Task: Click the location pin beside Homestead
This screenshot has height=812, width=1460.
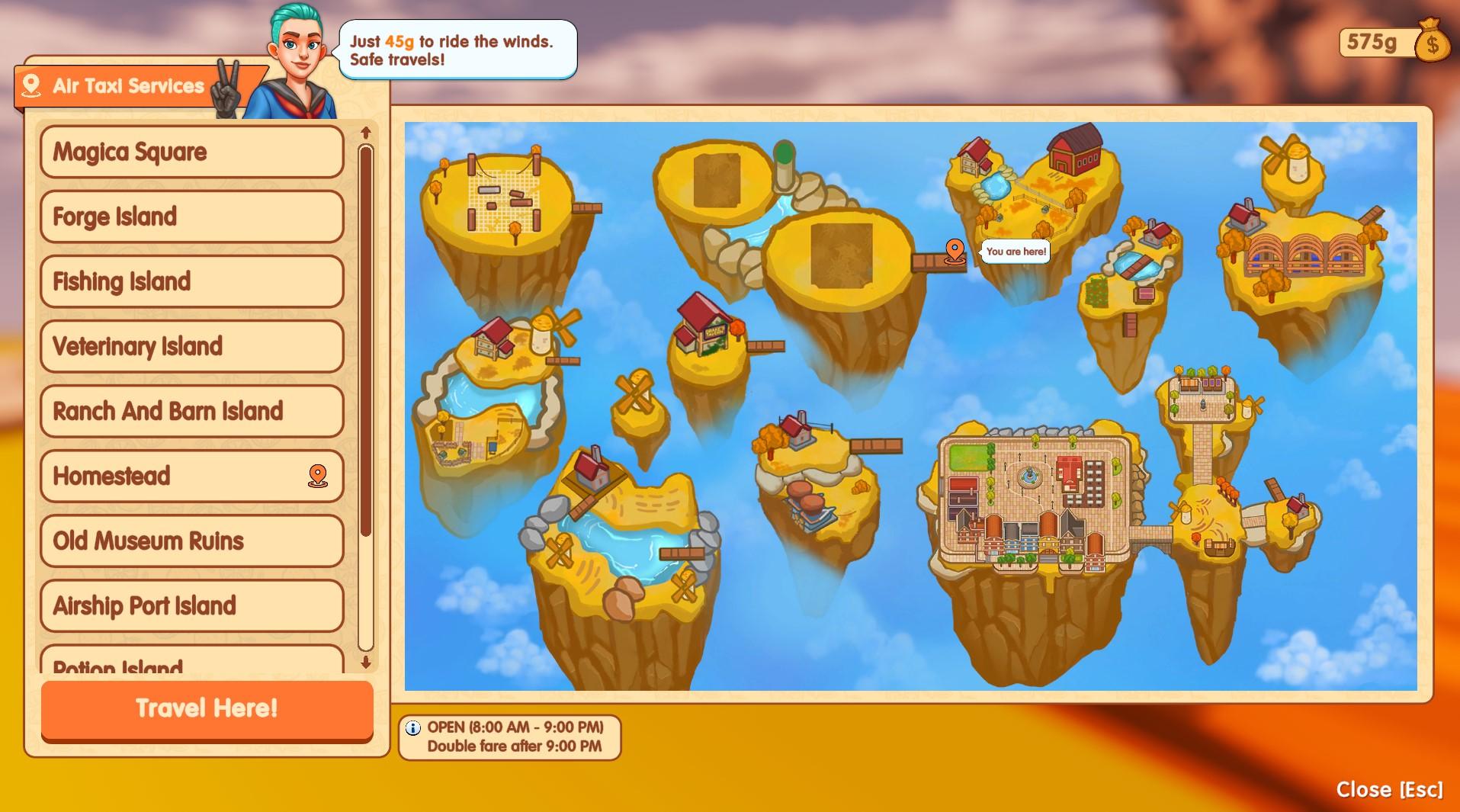Action: 316,476
